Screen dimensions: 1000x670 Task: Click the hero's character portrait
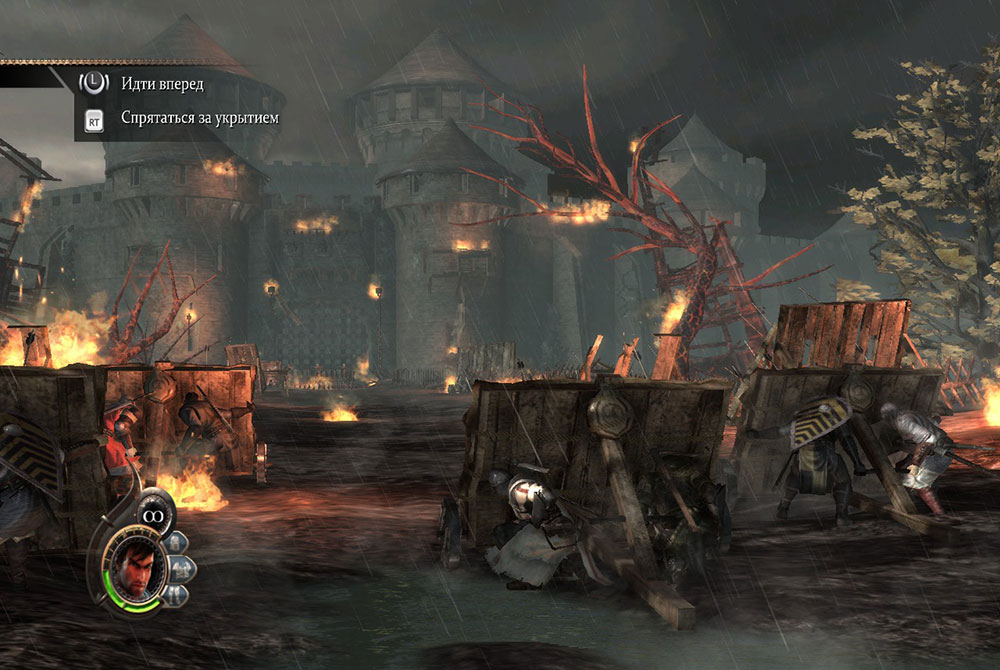point(134,567)
